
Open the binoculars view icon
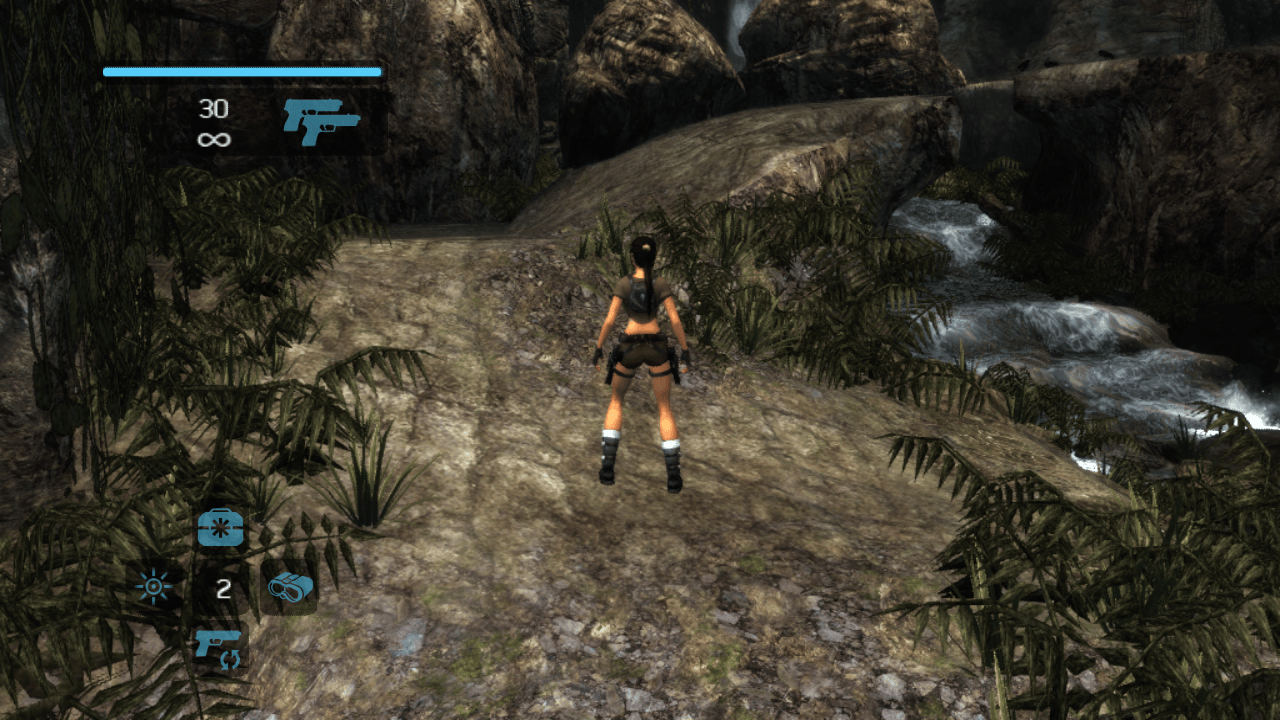coord(290,587)
